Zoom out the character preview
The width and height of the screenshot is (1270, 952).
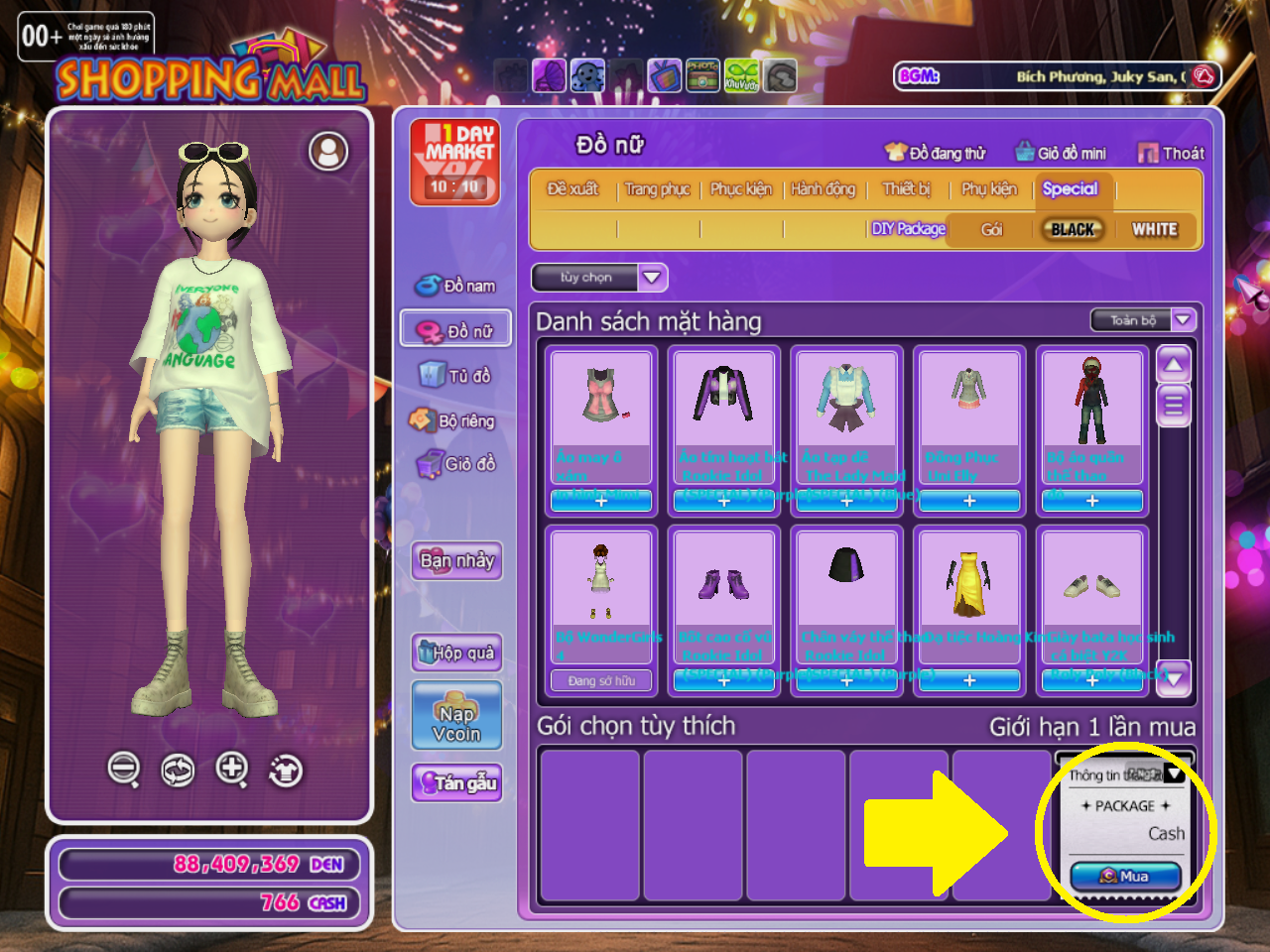124,769
